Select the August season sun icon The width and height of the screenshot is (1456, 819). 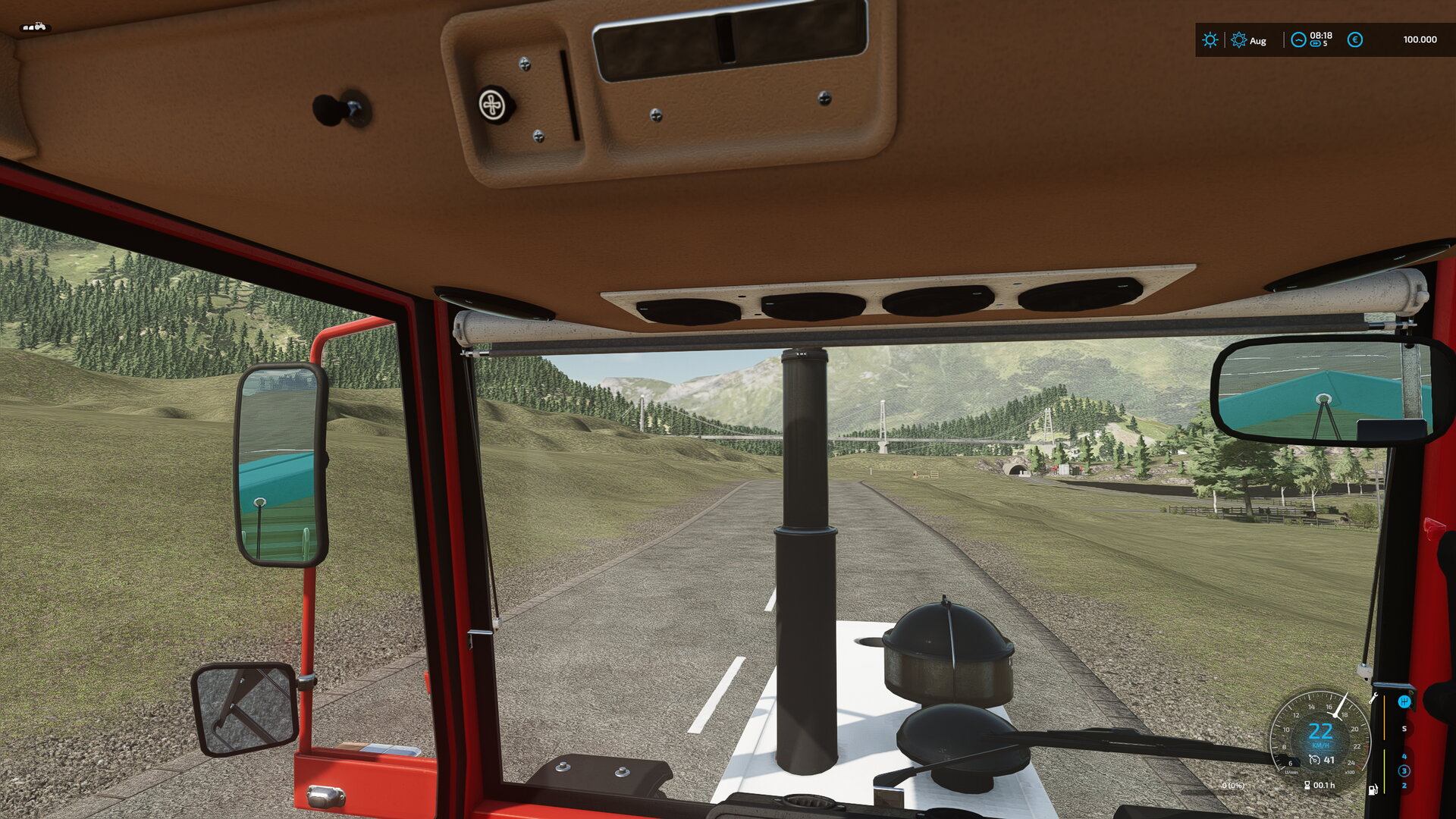[x=1238, y=40]
